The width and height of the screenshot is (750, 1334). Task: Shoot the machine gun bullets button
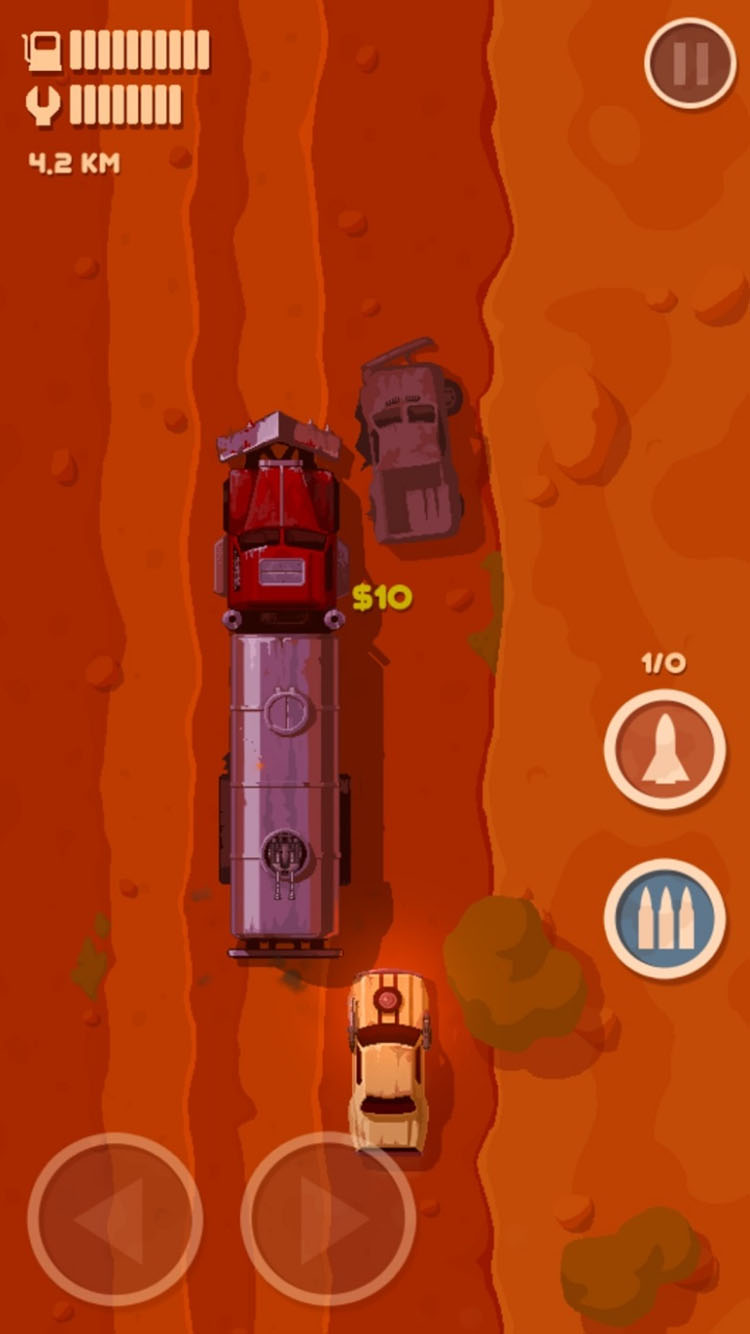click(x=664, y=918)
